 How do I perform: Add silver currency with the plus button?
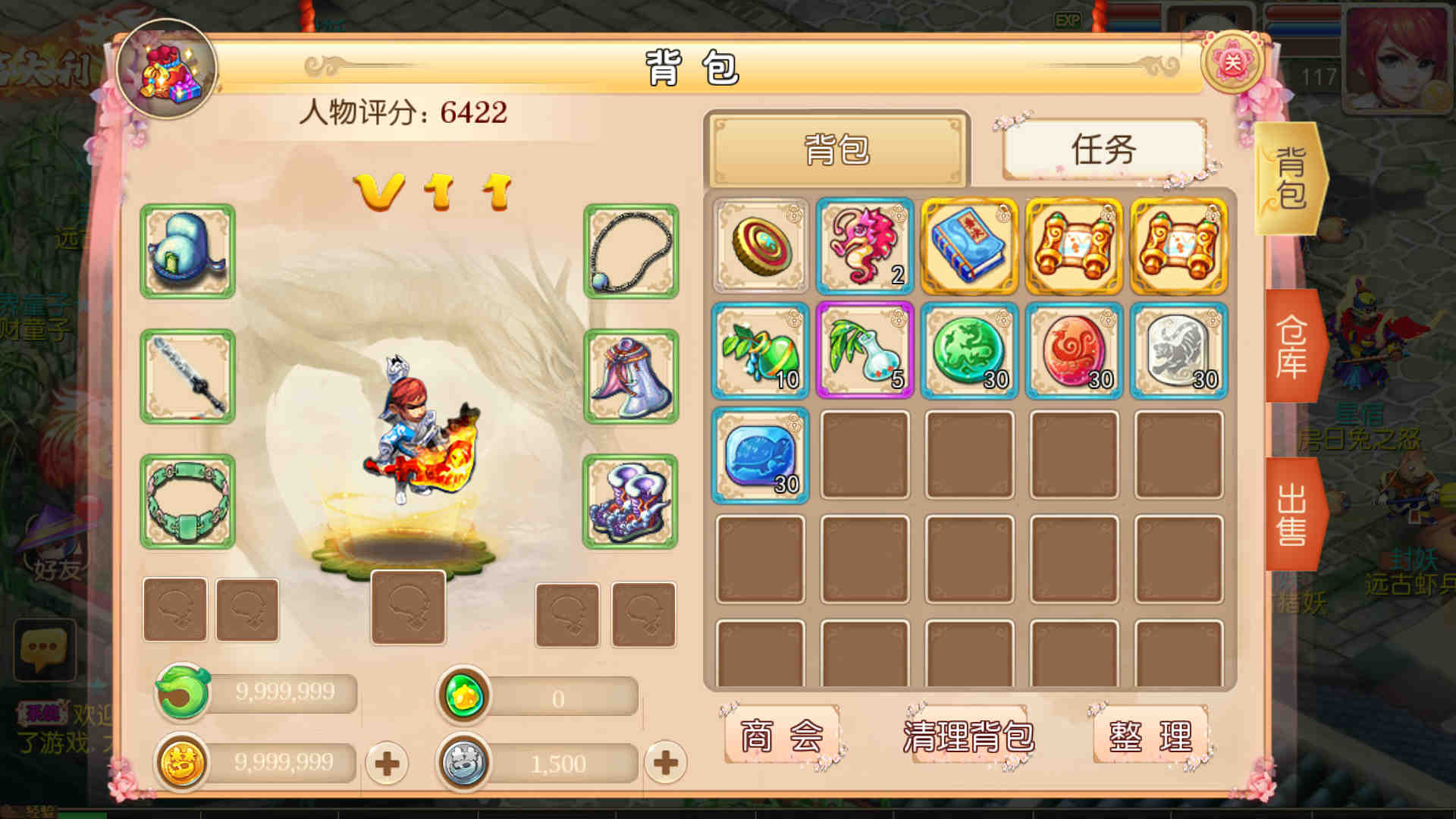coord(665,763)
